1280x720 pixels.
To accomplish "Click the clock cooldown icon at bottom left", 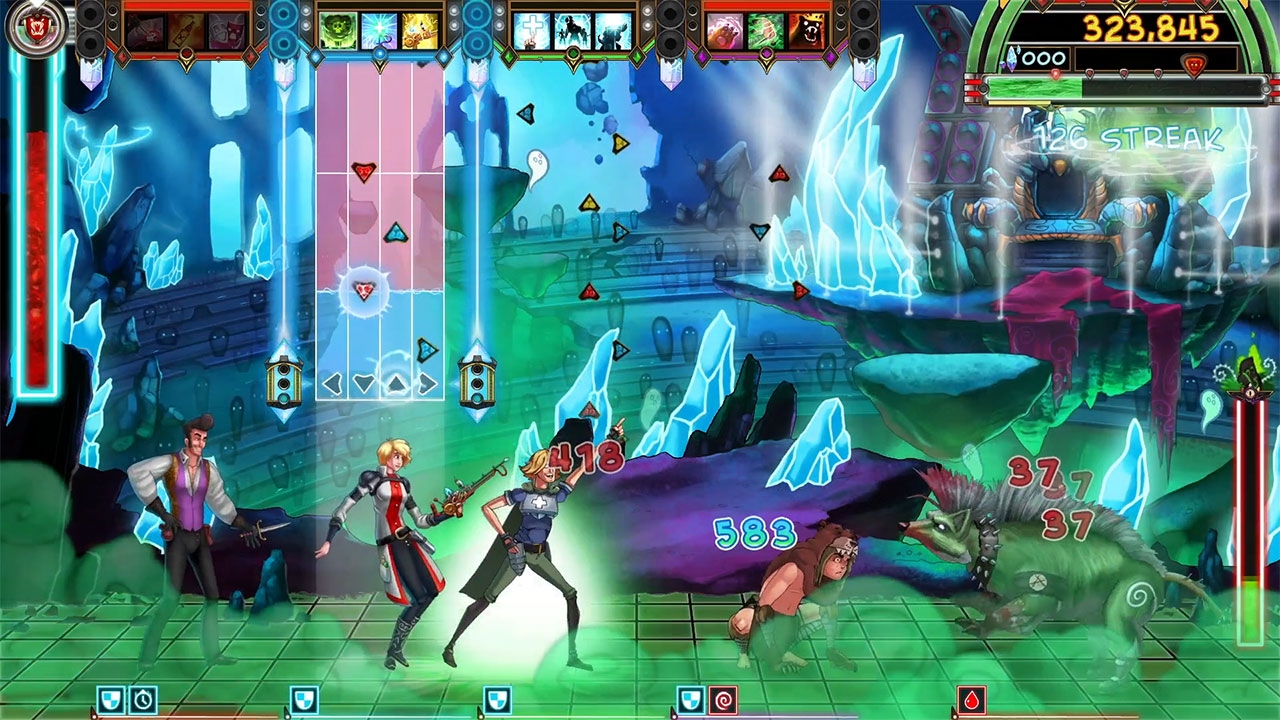I will coord(142,698).
